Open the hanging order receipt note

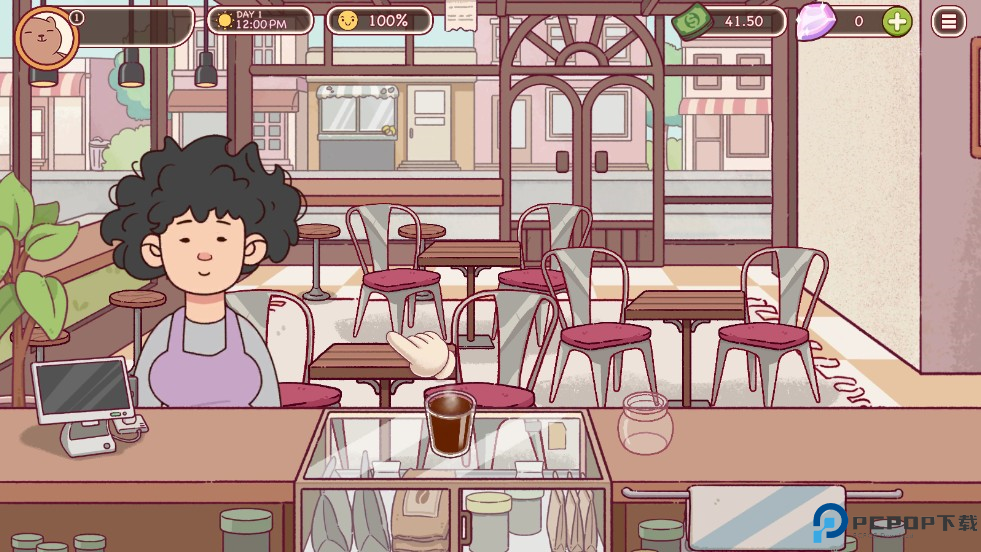click(x=461, y=15)
